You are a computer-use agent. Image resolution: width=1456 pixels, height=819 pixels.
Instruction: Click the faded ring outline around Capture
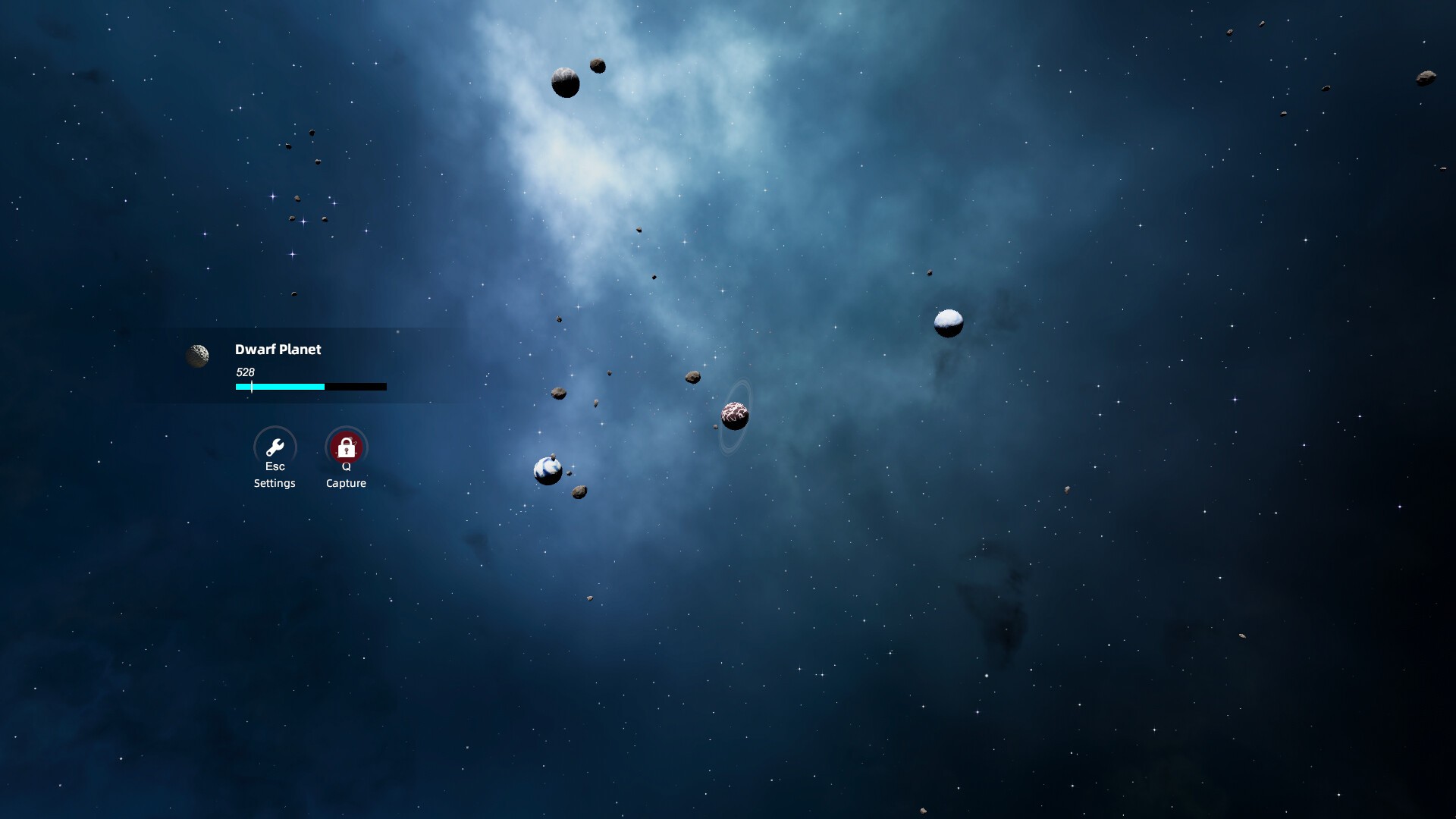[346, 428]
